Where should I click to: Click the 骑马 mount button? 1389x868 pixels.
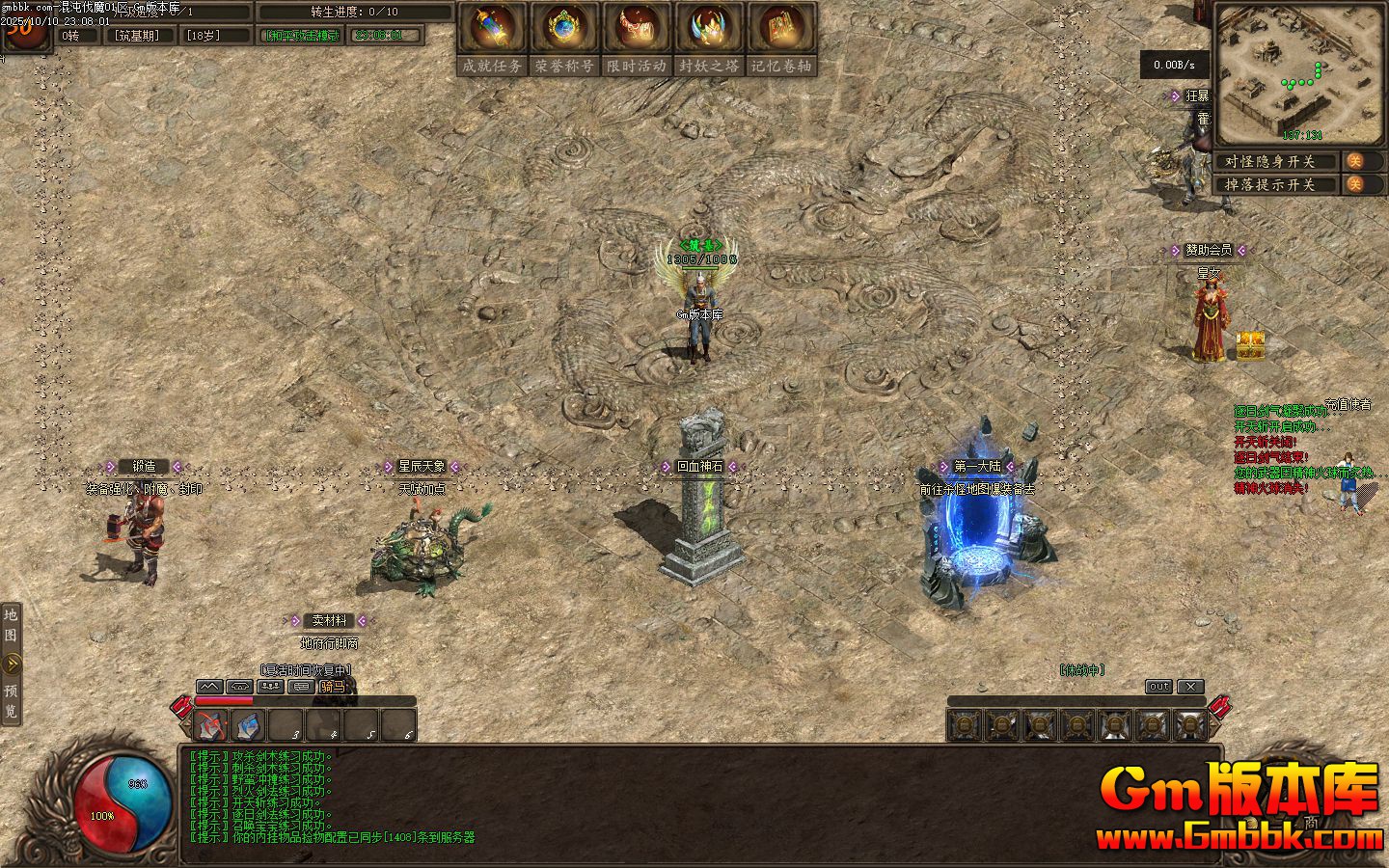pos(332,687)
